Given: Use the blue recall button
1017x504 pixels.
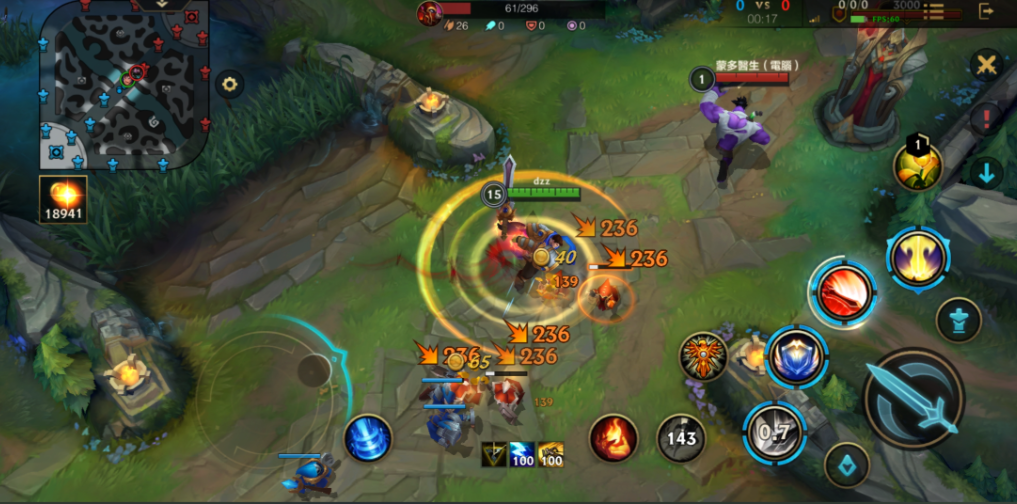Looking at the screenshot, I should click(367, 439).
